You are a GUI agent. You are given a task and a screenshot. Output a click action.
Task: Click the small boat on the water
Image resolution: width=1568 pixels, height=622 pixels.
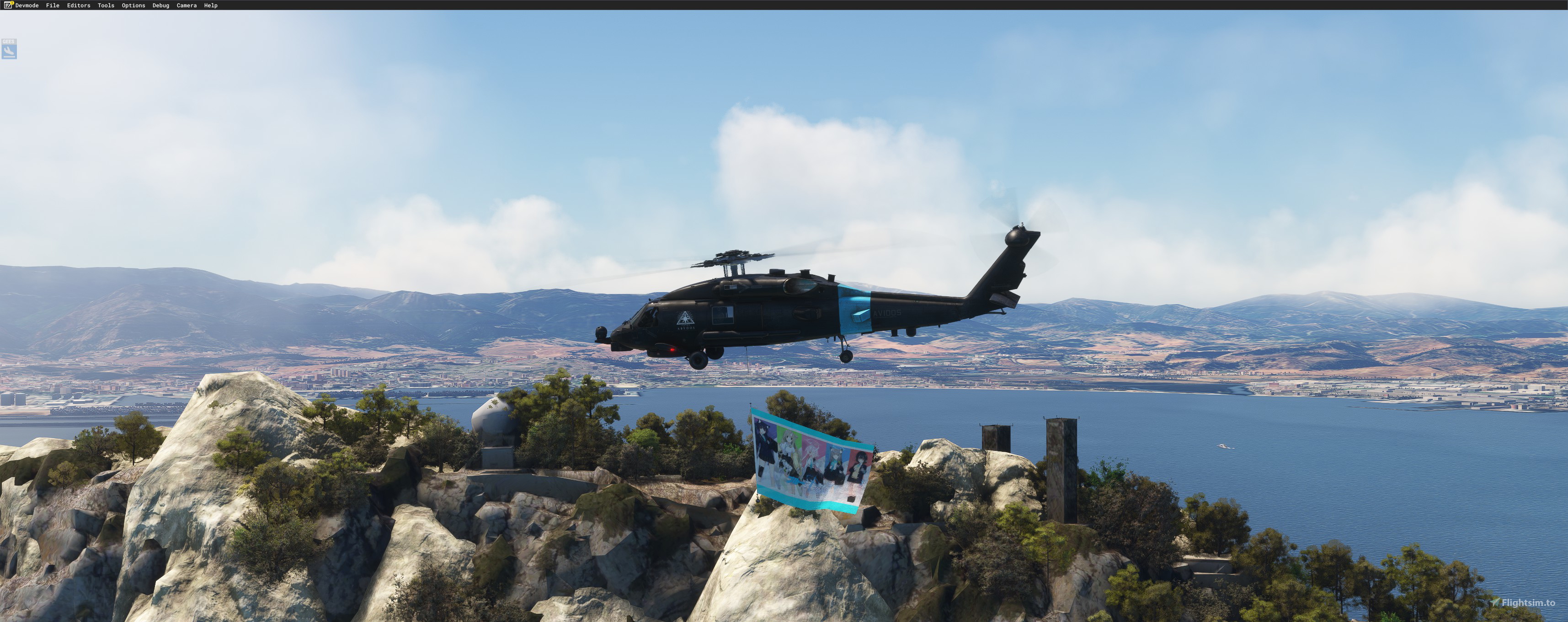(1223, 447)
